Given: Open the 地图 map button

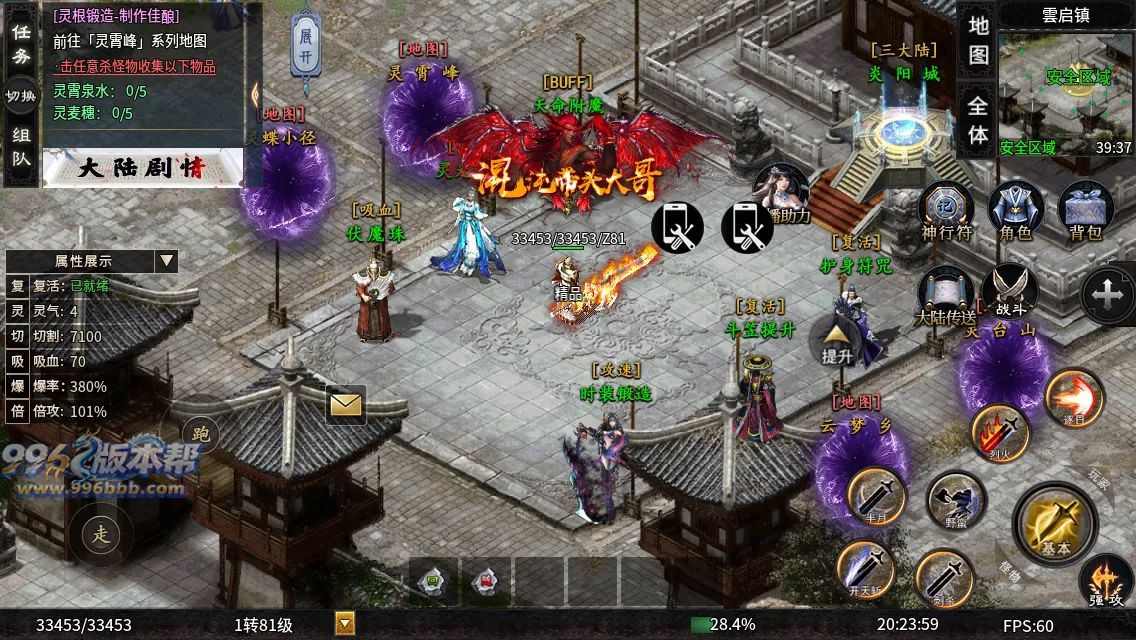Looking at the screenshot, I should tap(978, 39).
